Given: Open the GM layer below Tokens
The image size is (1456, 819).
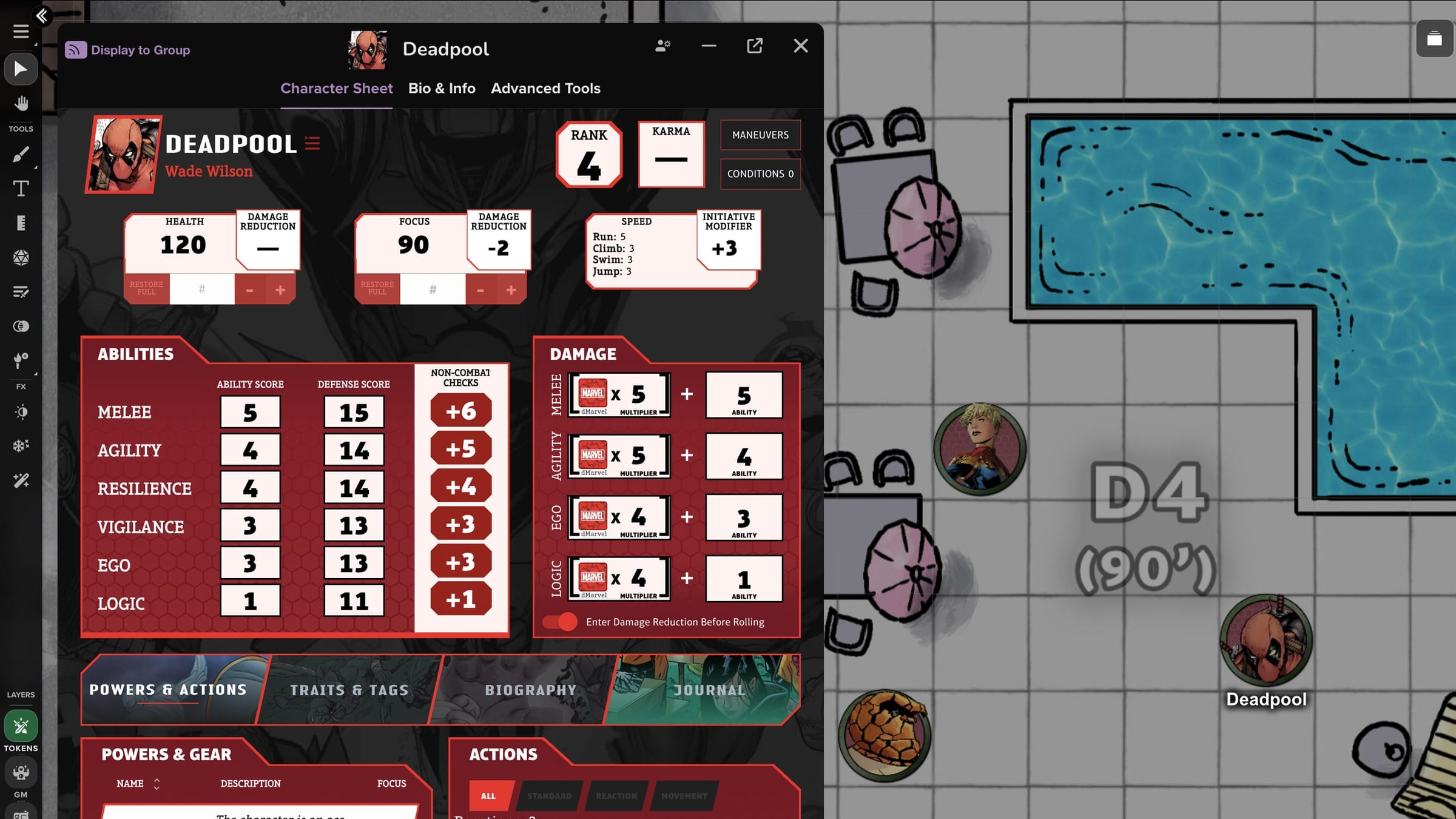Looking at the screenshot, I should tap(21, 772).
